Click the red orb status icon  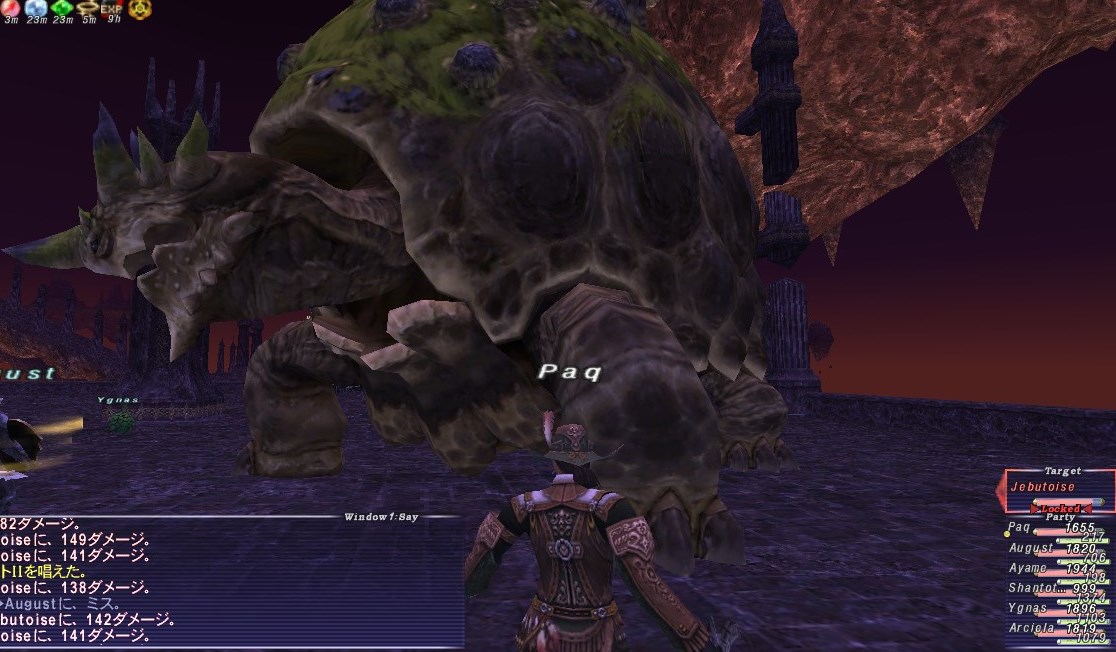coord(11,9)
